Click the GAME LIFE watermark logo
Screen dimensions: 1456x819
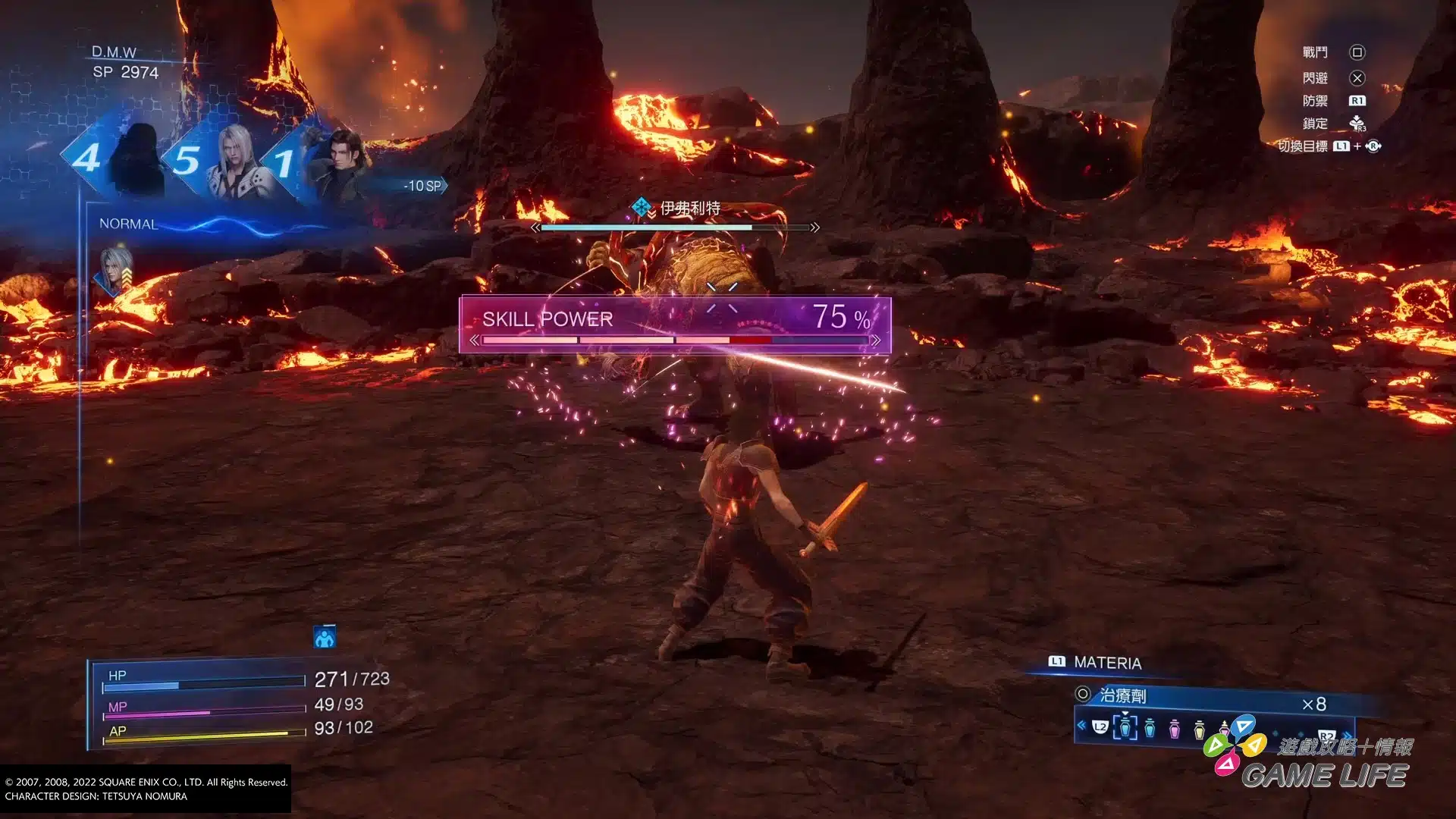coord(1323,775)
